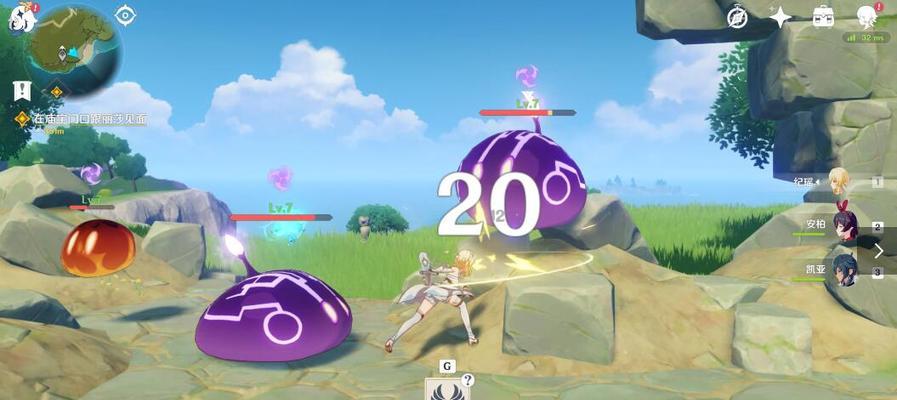Open the backpack inventory icon
The width and height of the screenshot is (897, 400).
[x=823, y=16]
